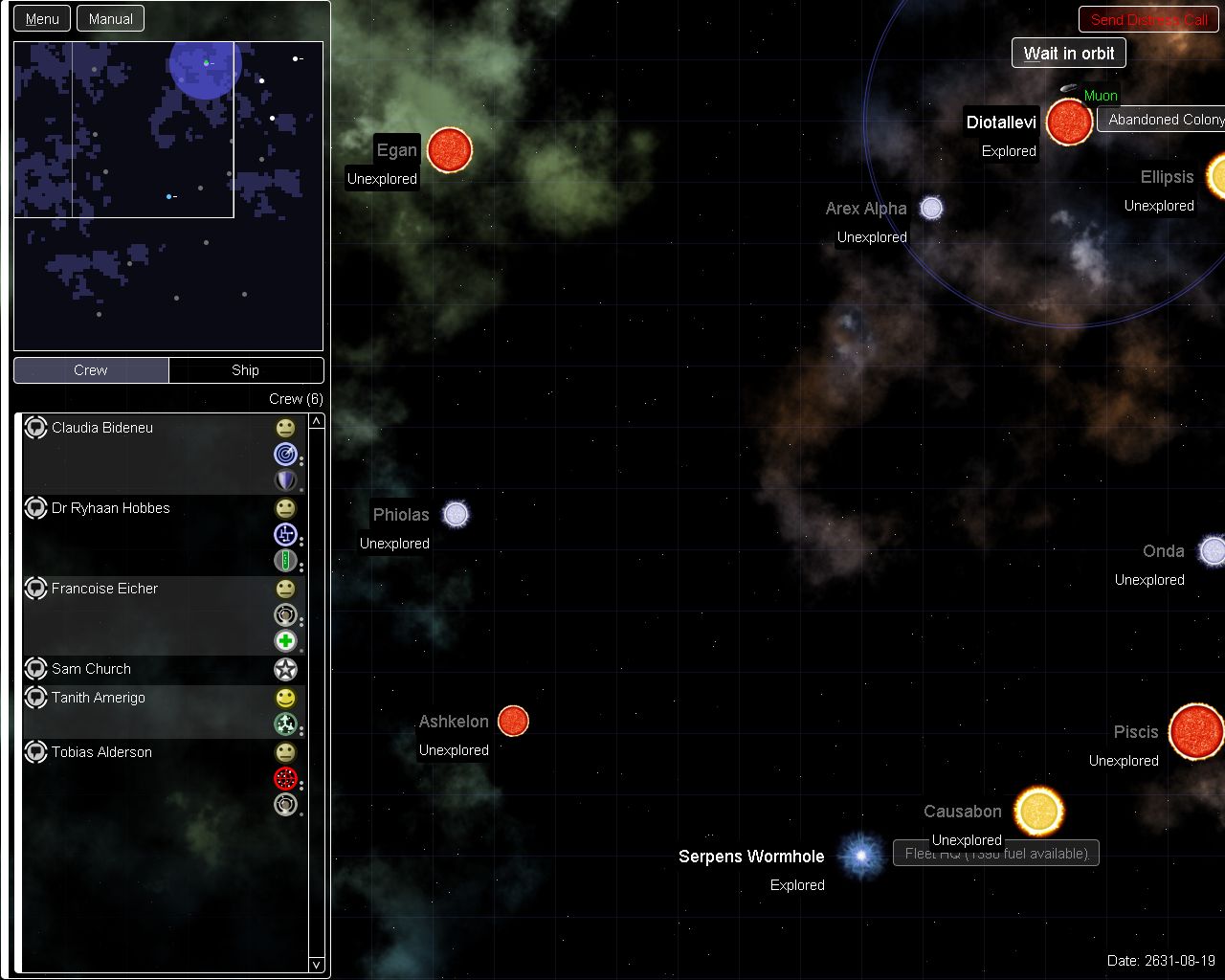Click Tobias Alderson's crew portrait icon
The height and width of the screenshot is (980, 1225).
pos(35,752)
